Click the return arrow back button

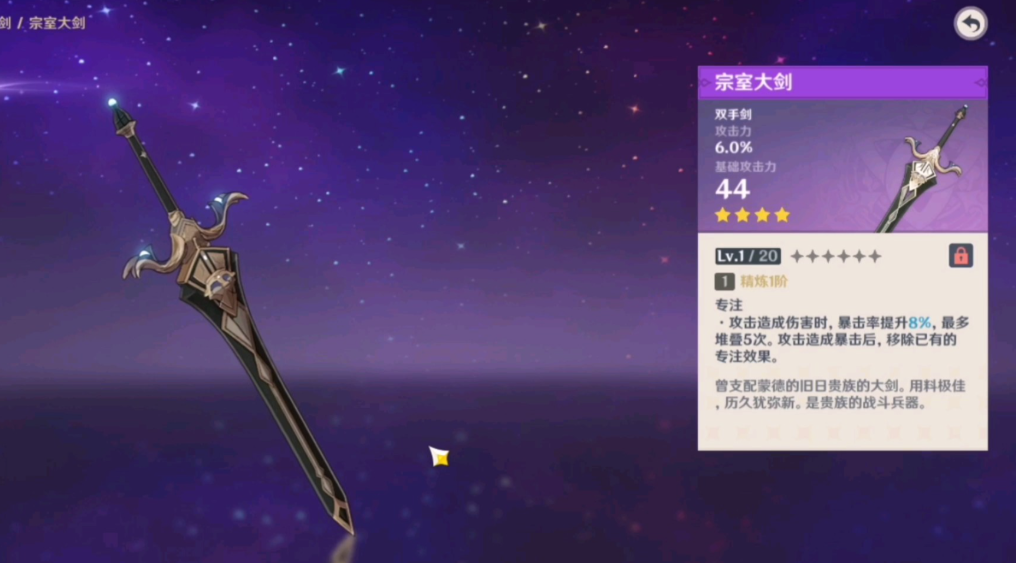click(x=970, y=24)
